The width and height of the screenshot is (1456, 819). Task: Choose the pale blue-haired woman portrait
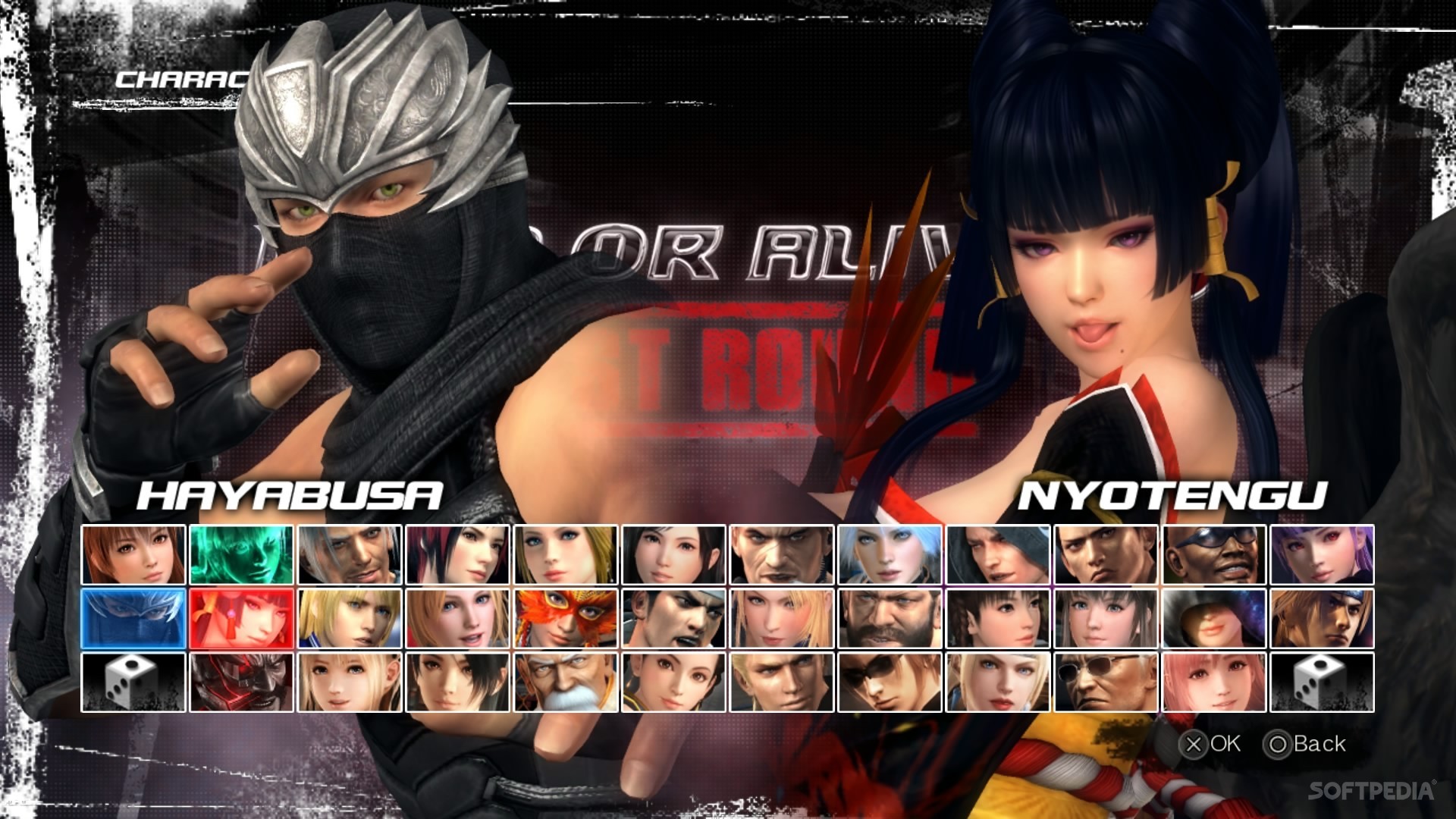(890, 554)
